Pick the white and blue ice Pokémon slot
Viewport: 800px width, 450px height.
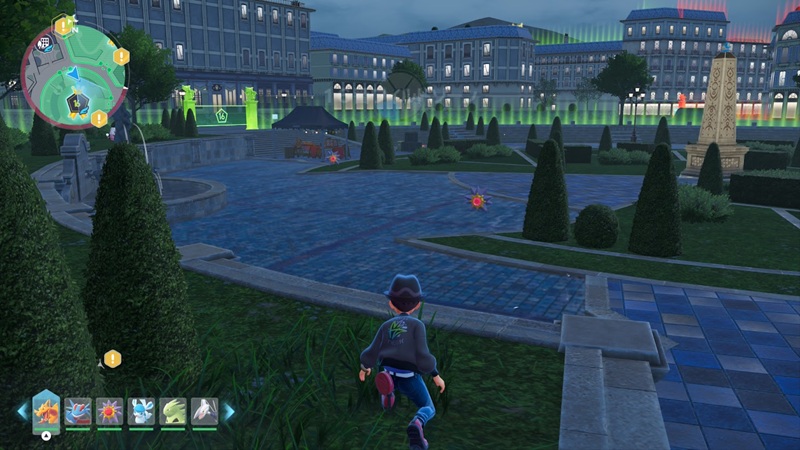click(x=141, y=411)
